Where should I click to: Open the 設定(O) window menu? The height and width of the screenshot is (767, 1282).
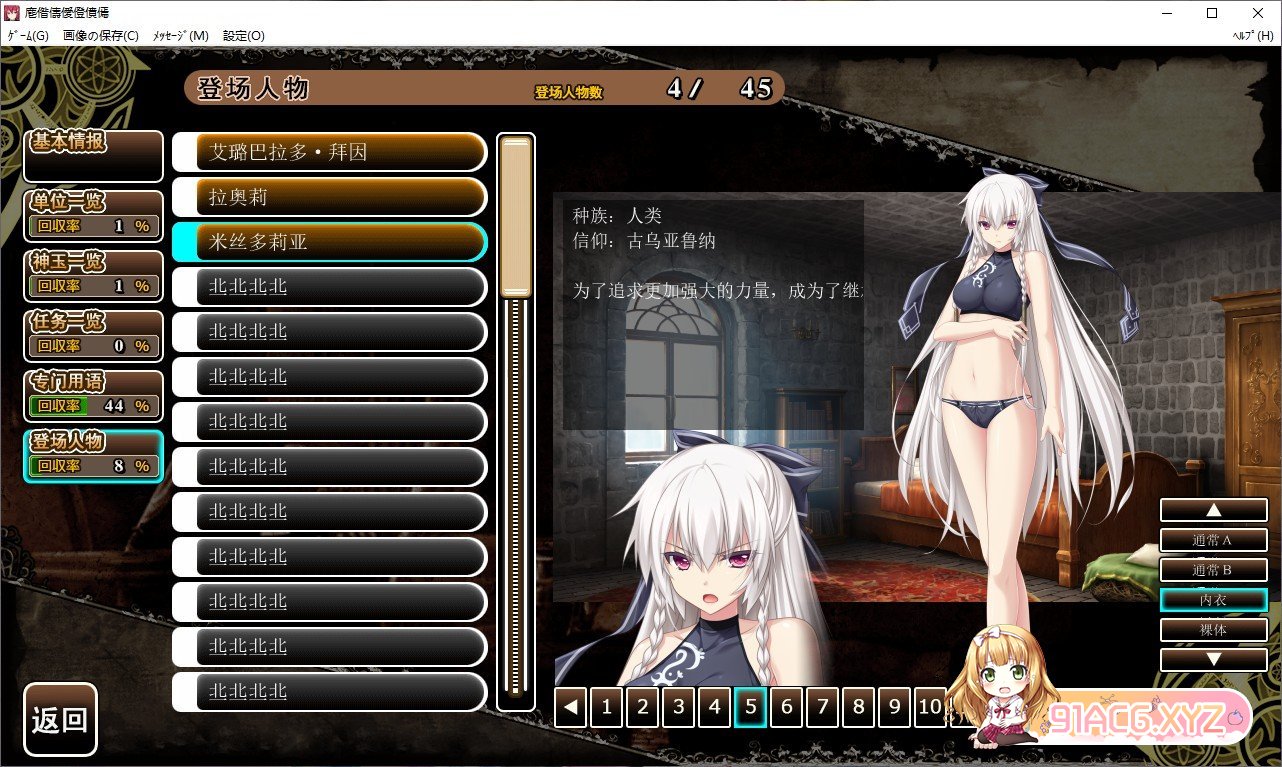point(243,36)
